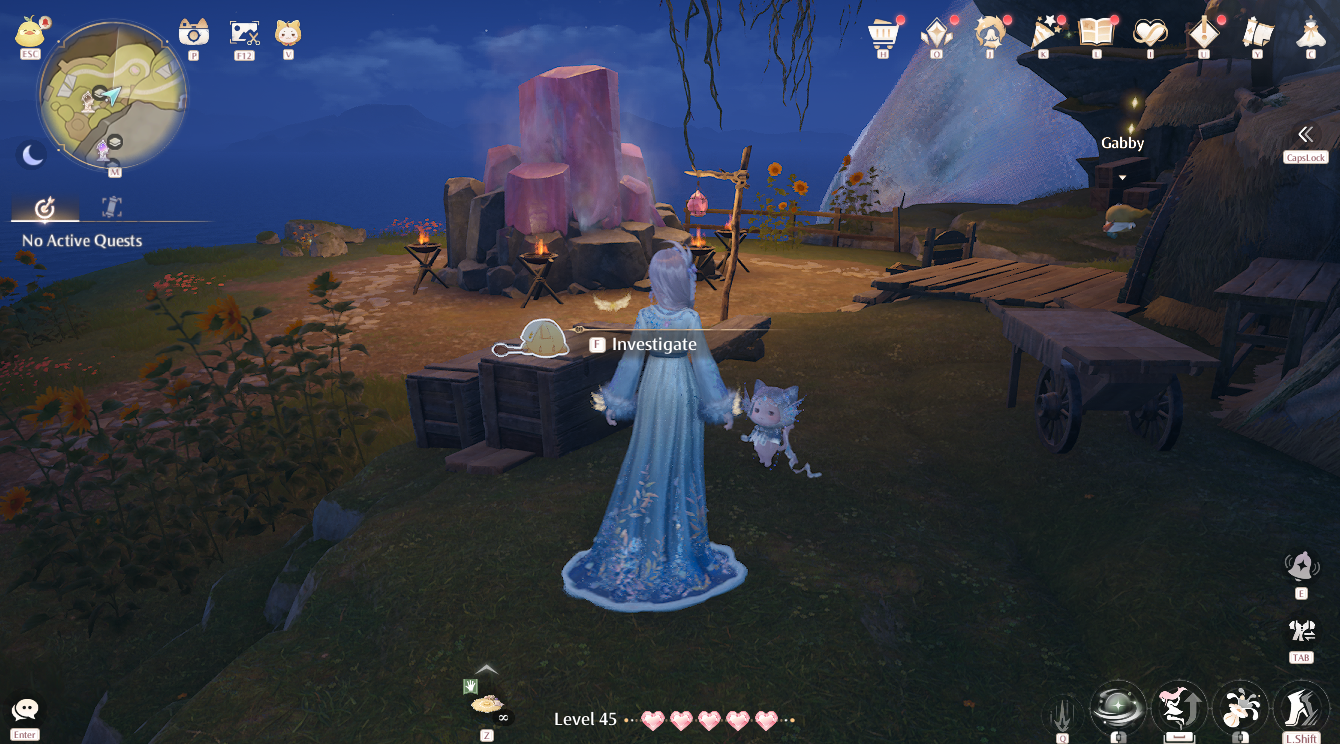Select the in-game camera icon
1340x744 pixels.
pos(193,30)
